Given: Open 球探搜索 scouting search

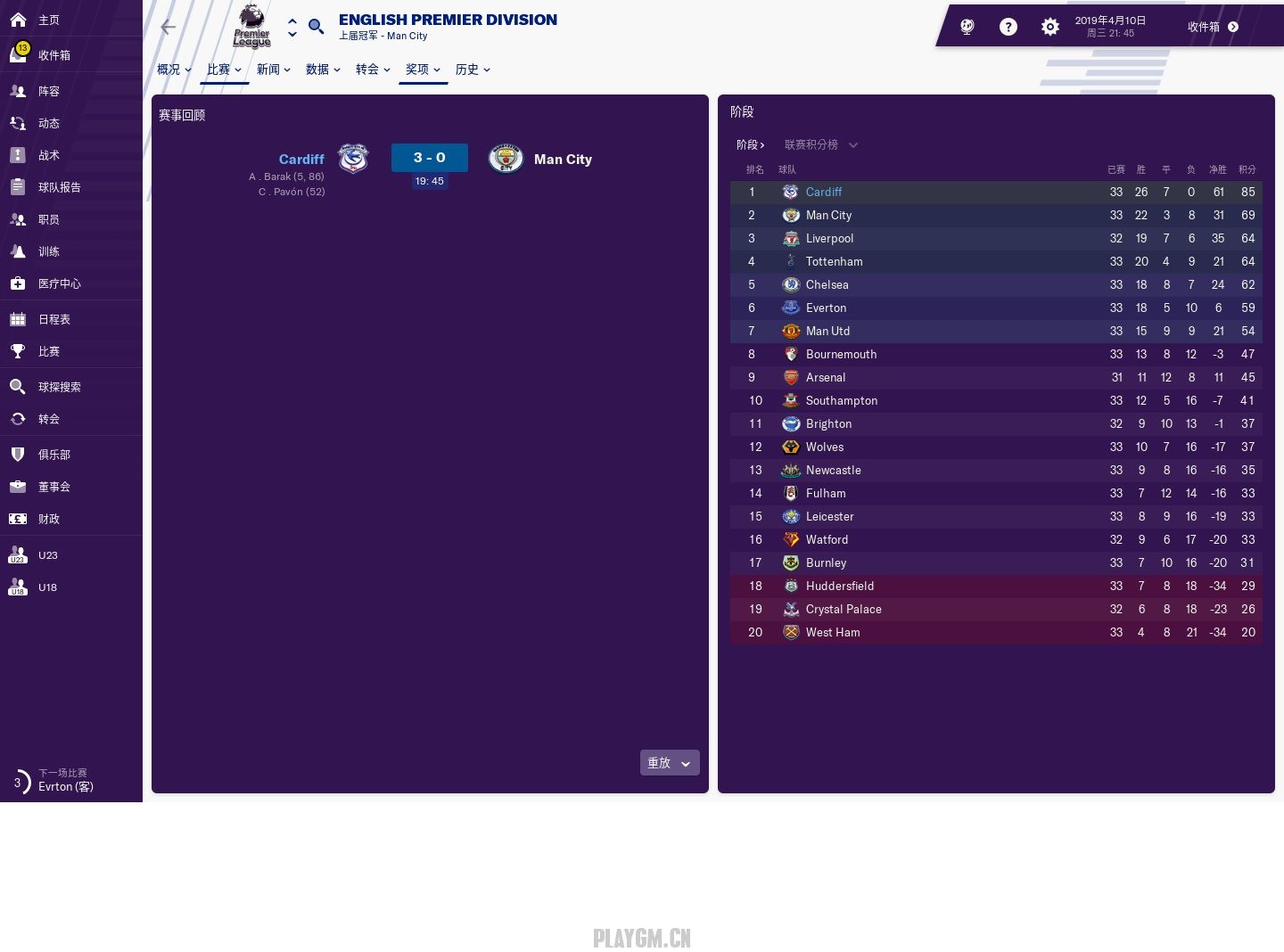Looking at the screenshot, I should pyautogui.click(x=59, y=387).
